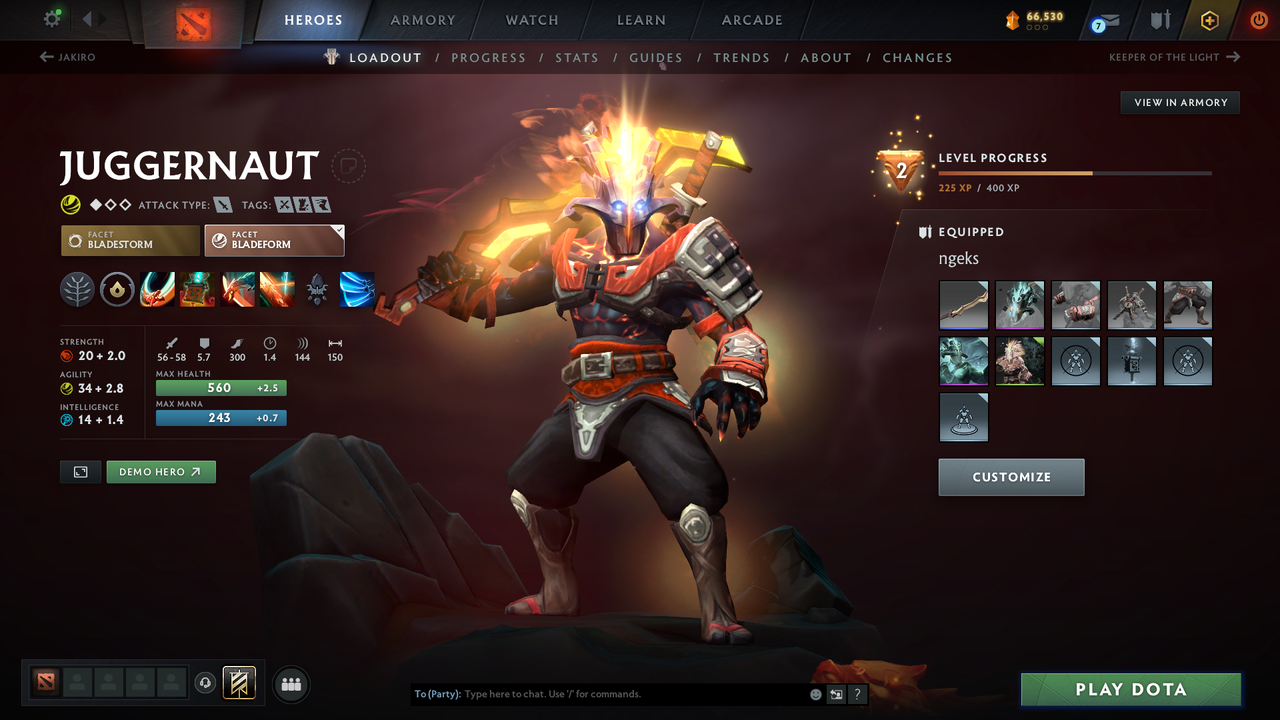Select the Blade Fury ability icon

pos(157,290)
